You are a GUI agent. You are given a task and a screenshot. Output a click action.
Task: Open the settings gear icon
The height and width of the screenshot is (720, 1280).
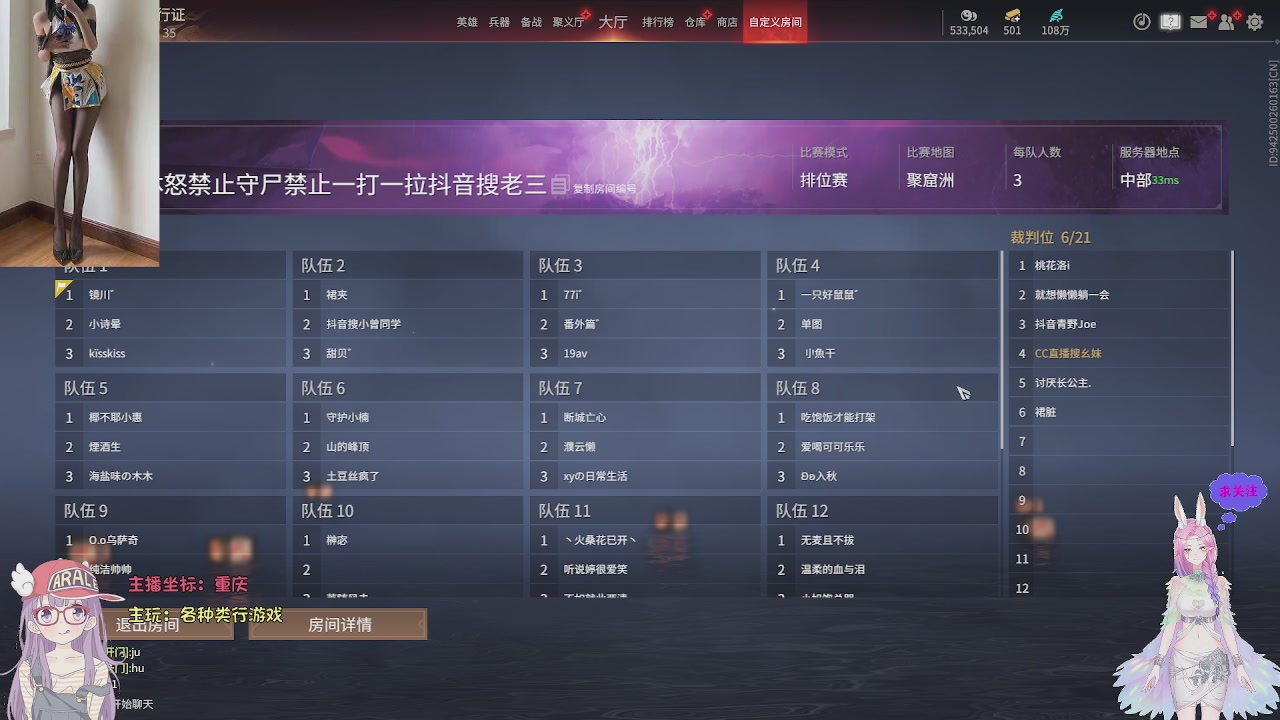click(x=1253, y=21)
